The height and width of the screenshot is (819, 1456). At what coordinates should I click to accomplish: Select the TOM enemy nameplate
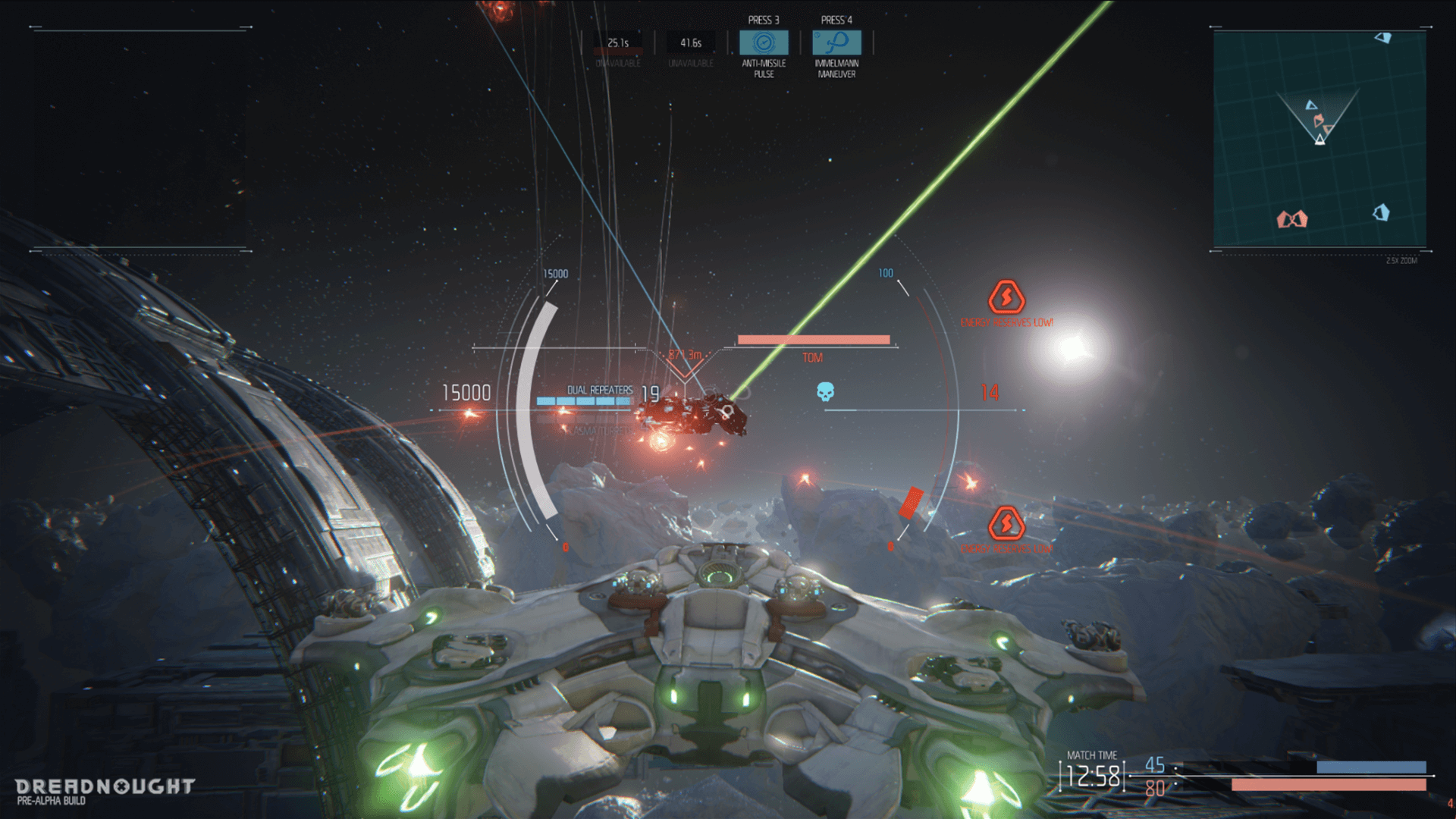coord(812,358)
